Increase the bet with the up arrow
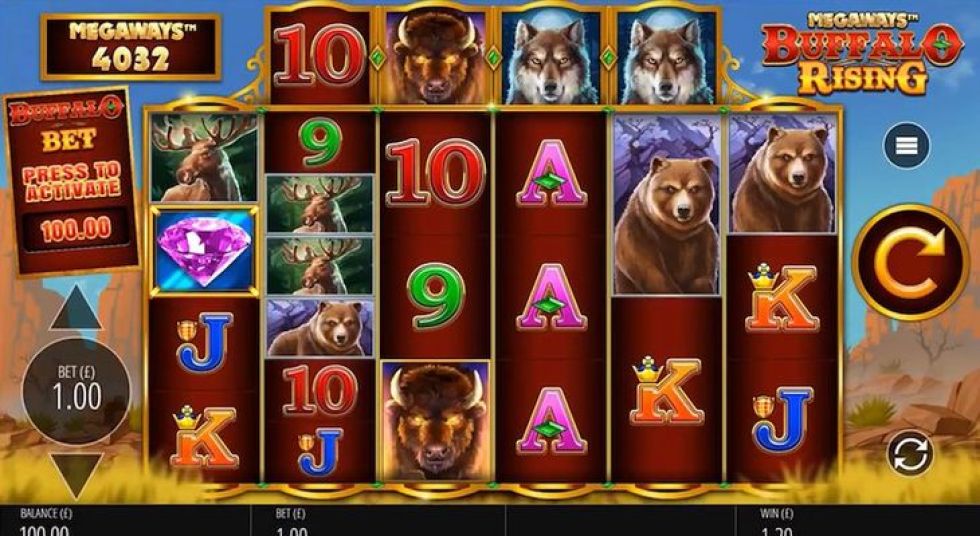 pos(76,310)
